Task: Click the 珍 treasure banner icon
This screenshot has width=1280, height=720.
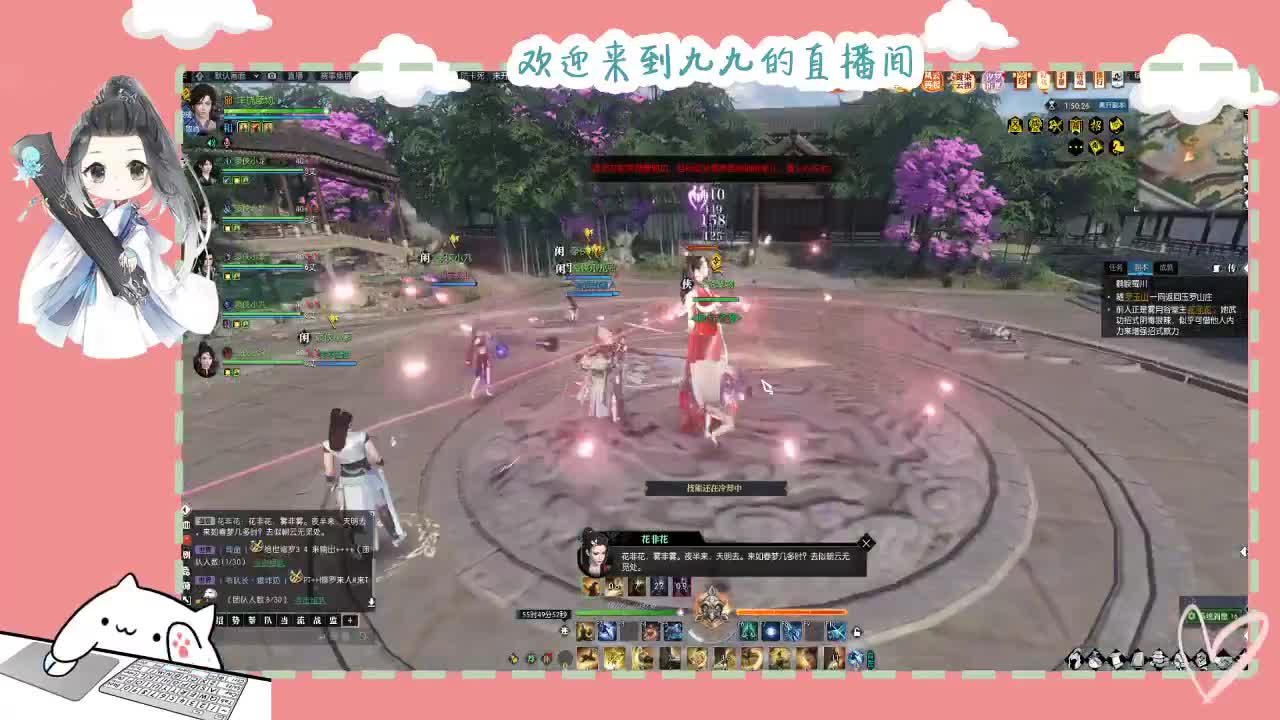Action: (1022, 78)
